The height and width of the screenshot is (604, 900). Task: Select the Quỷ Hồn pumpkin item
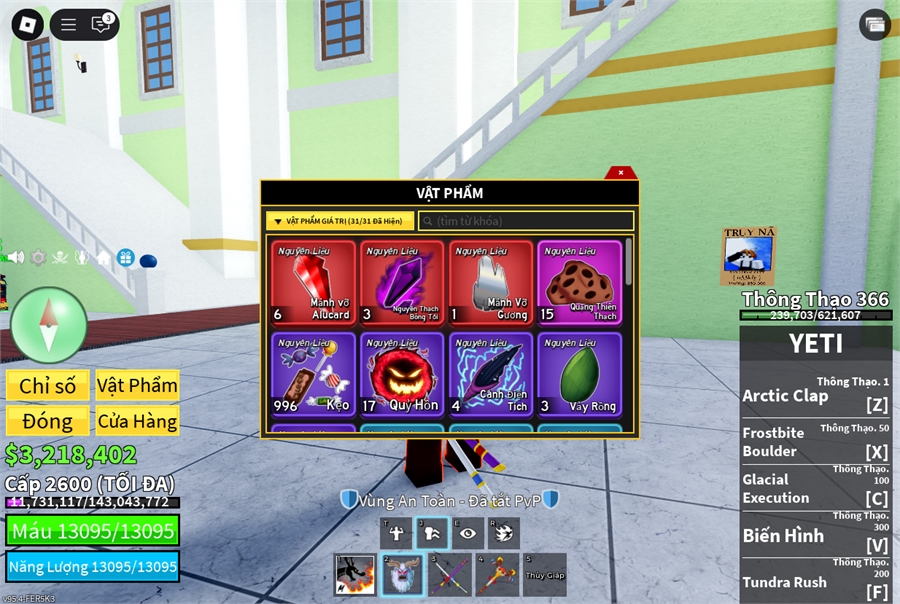402,374
